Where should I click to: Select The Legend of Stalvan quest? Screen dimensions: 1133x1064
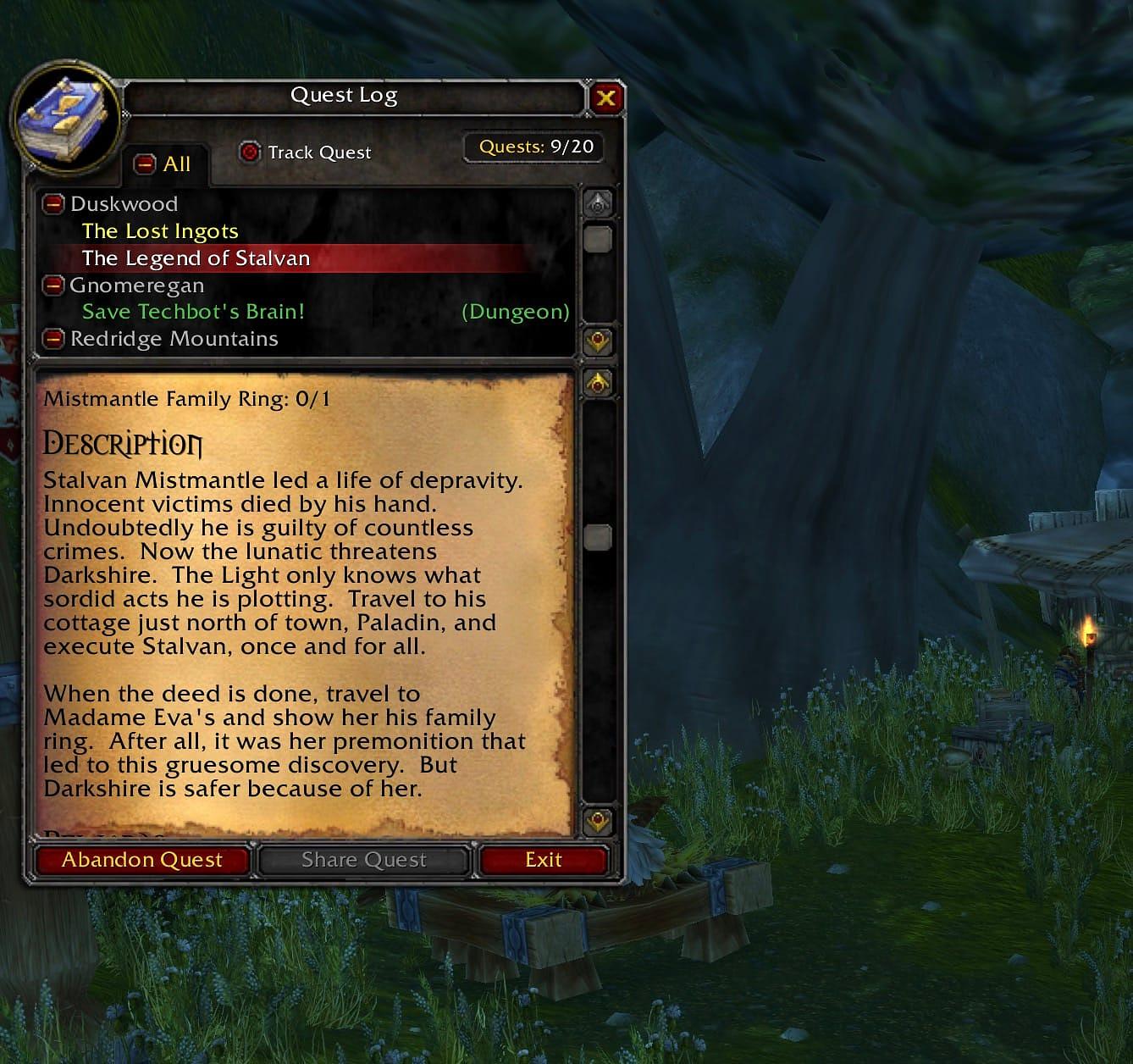196,258
